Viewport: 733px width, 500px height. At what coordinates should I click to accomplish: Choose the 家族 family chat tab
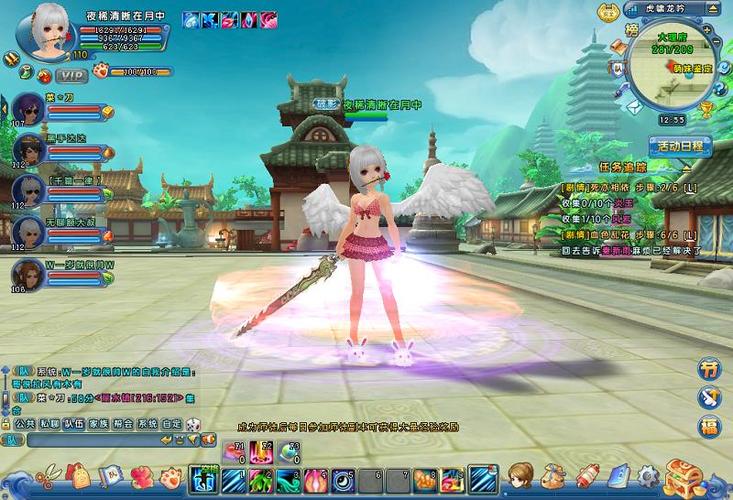[x=98, y=423]
